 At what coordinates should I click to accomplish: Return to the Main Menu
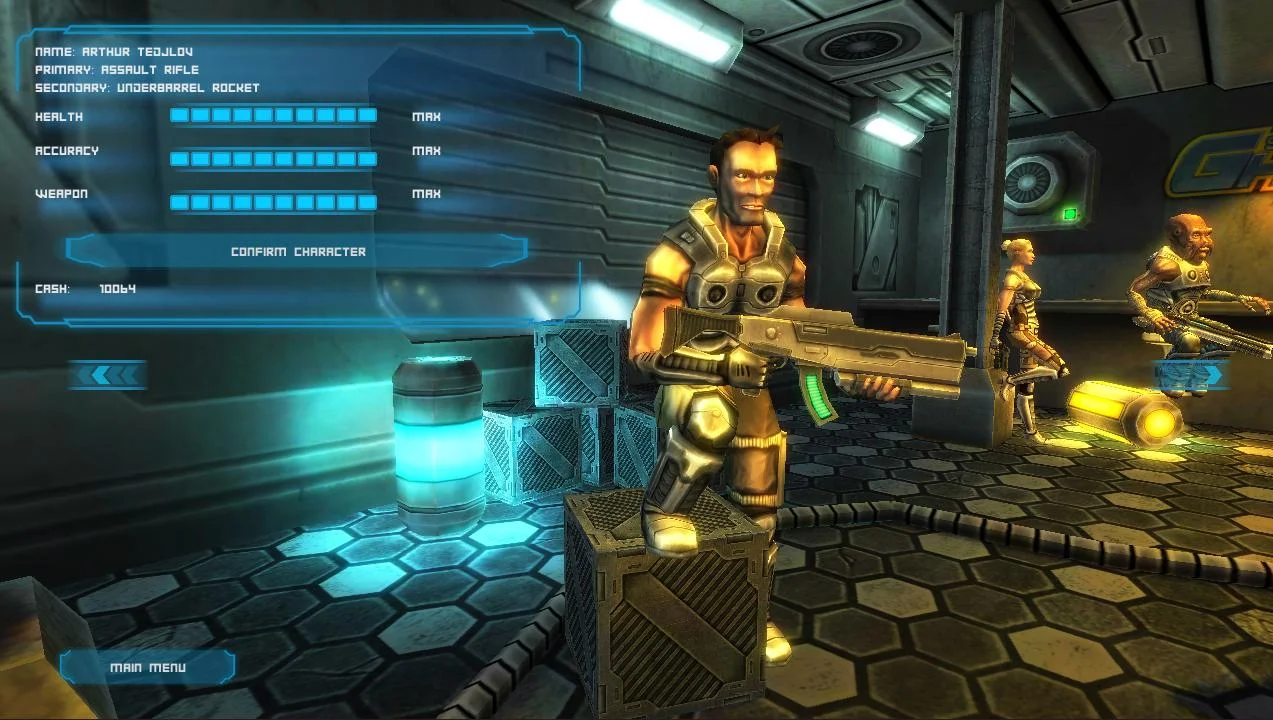click(x=147, y=667)
